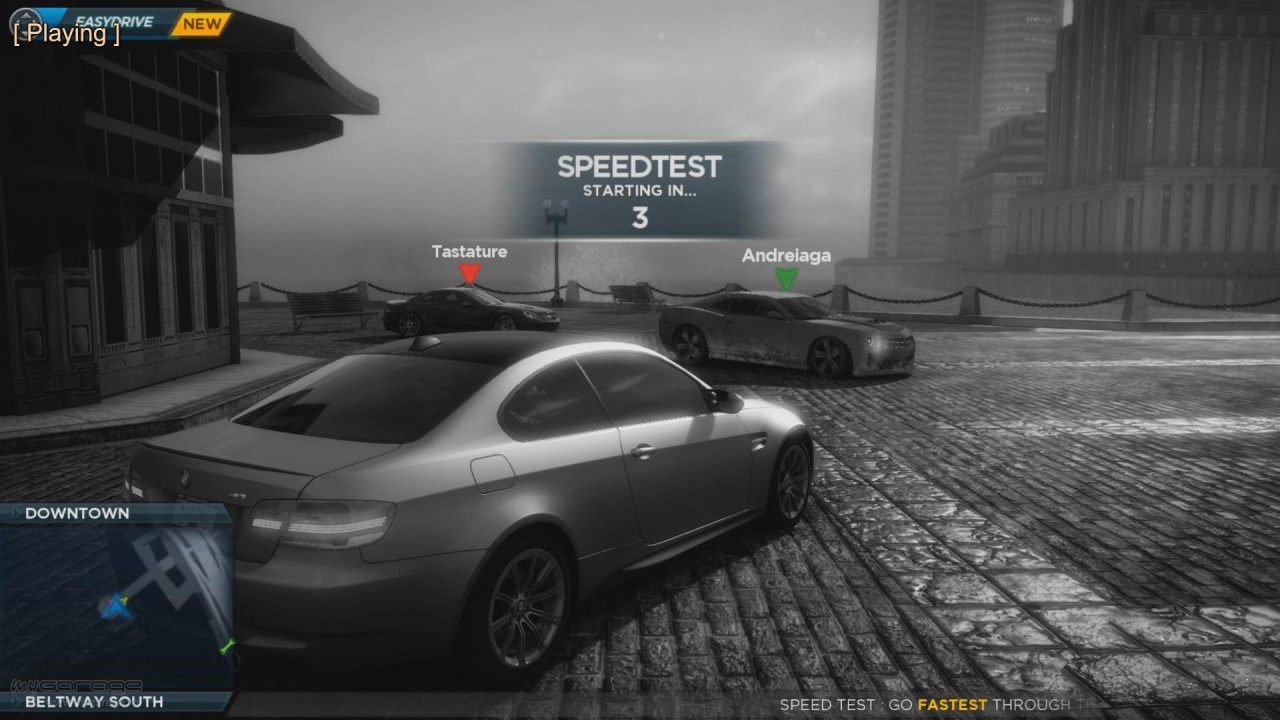
Task: Click the yellow heading arrow on player icon
Action: (124, 601)
